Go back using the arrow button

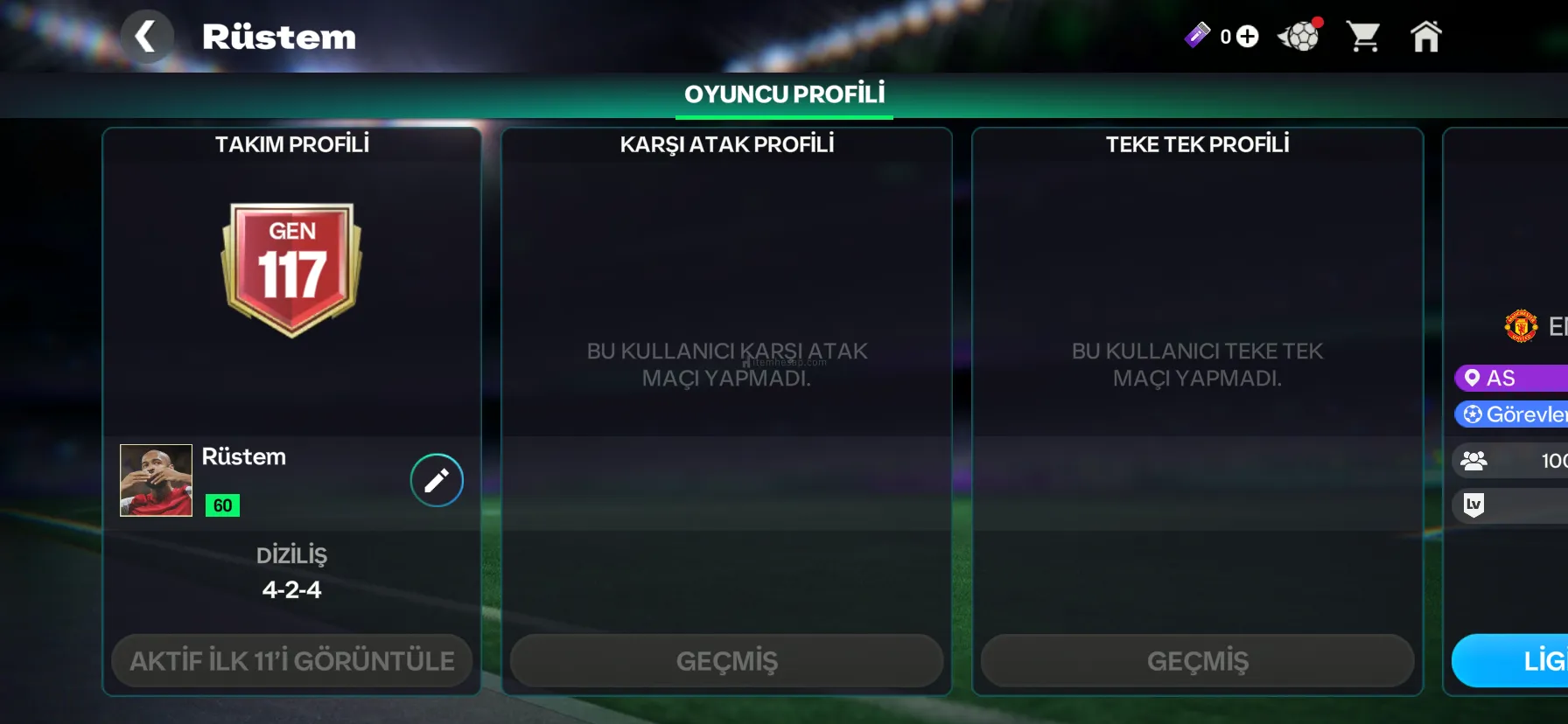(146, 37)
